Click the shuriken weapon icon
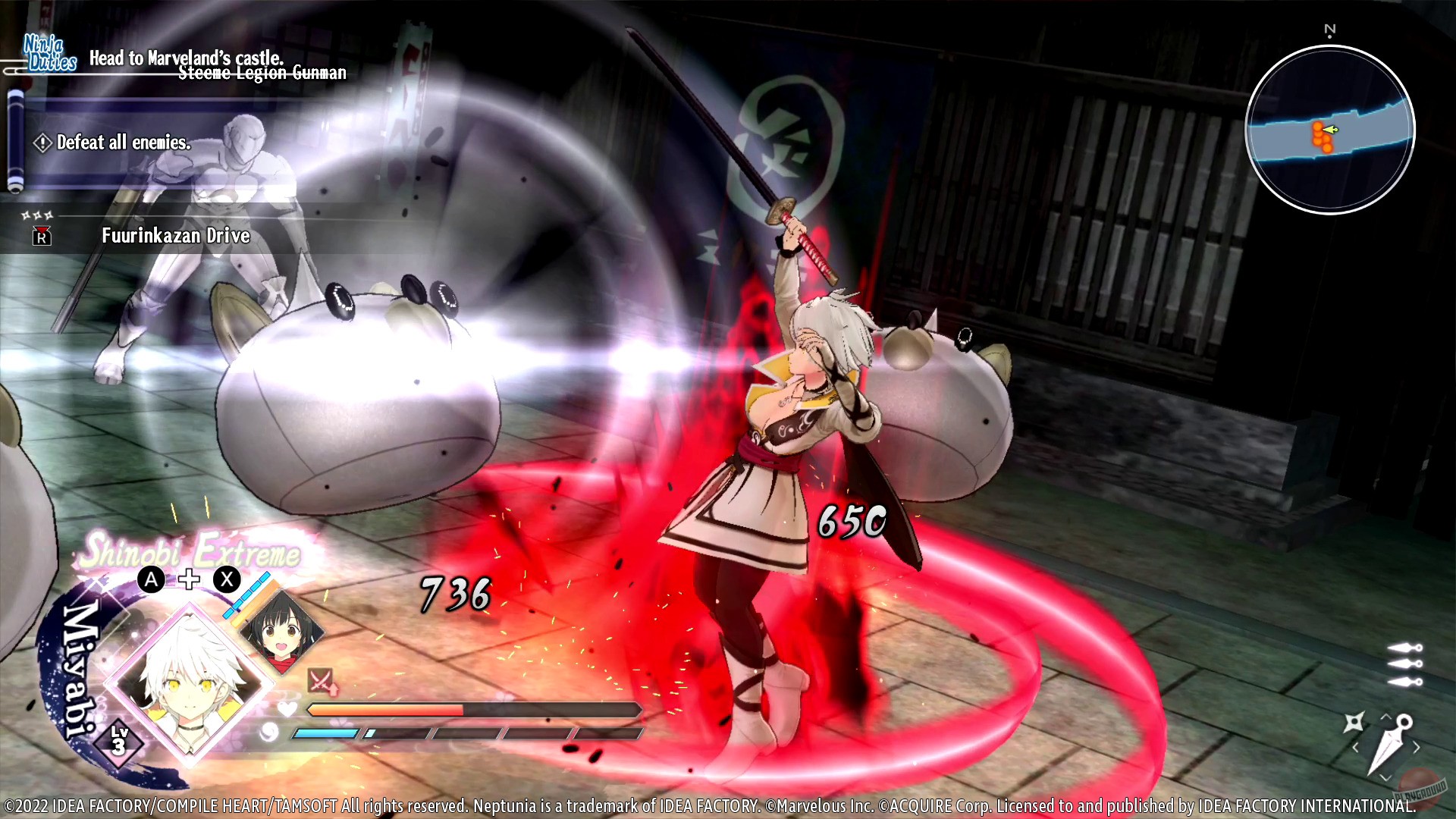 tap(1354, 720)
